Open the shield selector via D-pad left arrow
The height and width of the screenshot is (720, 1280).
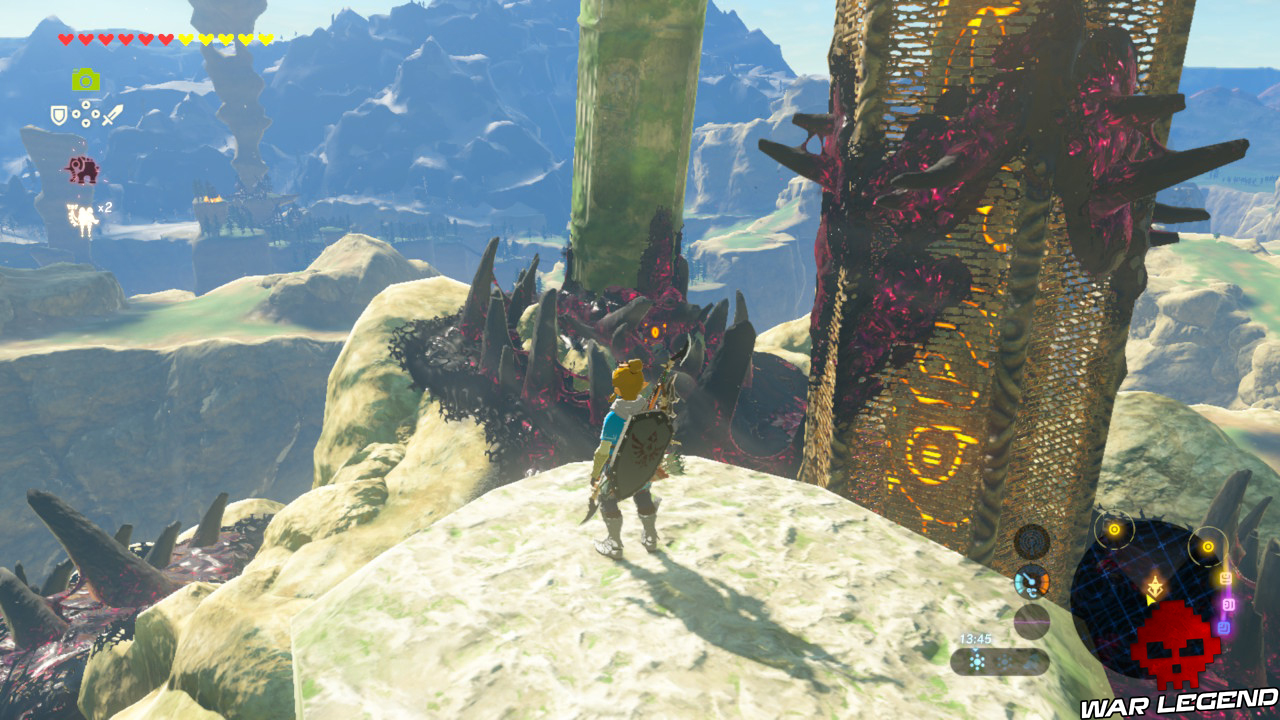pyautogui.click(x=77, y=113)
